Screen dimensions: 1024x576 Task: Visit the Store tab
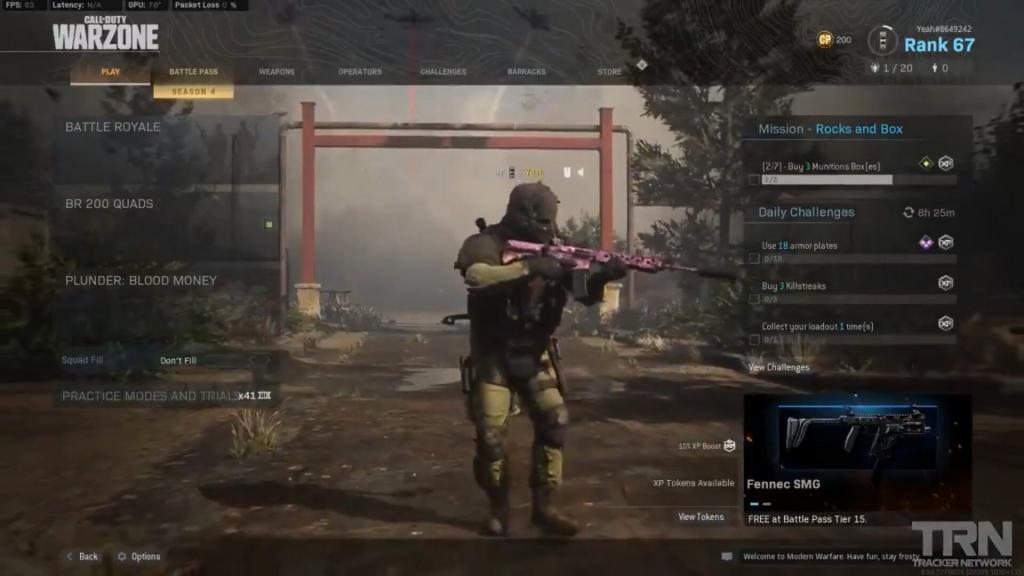click(609, 72)
